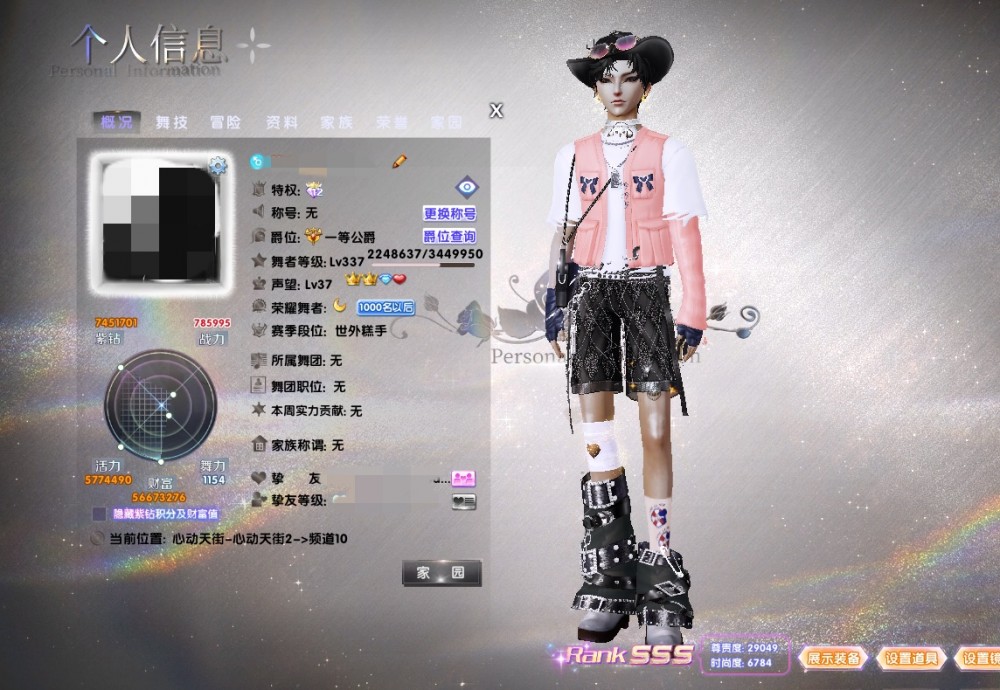Open the pink 挚友 best friend icon
1000x690 pixels.
pyautogui.click(x=463, y=478)
